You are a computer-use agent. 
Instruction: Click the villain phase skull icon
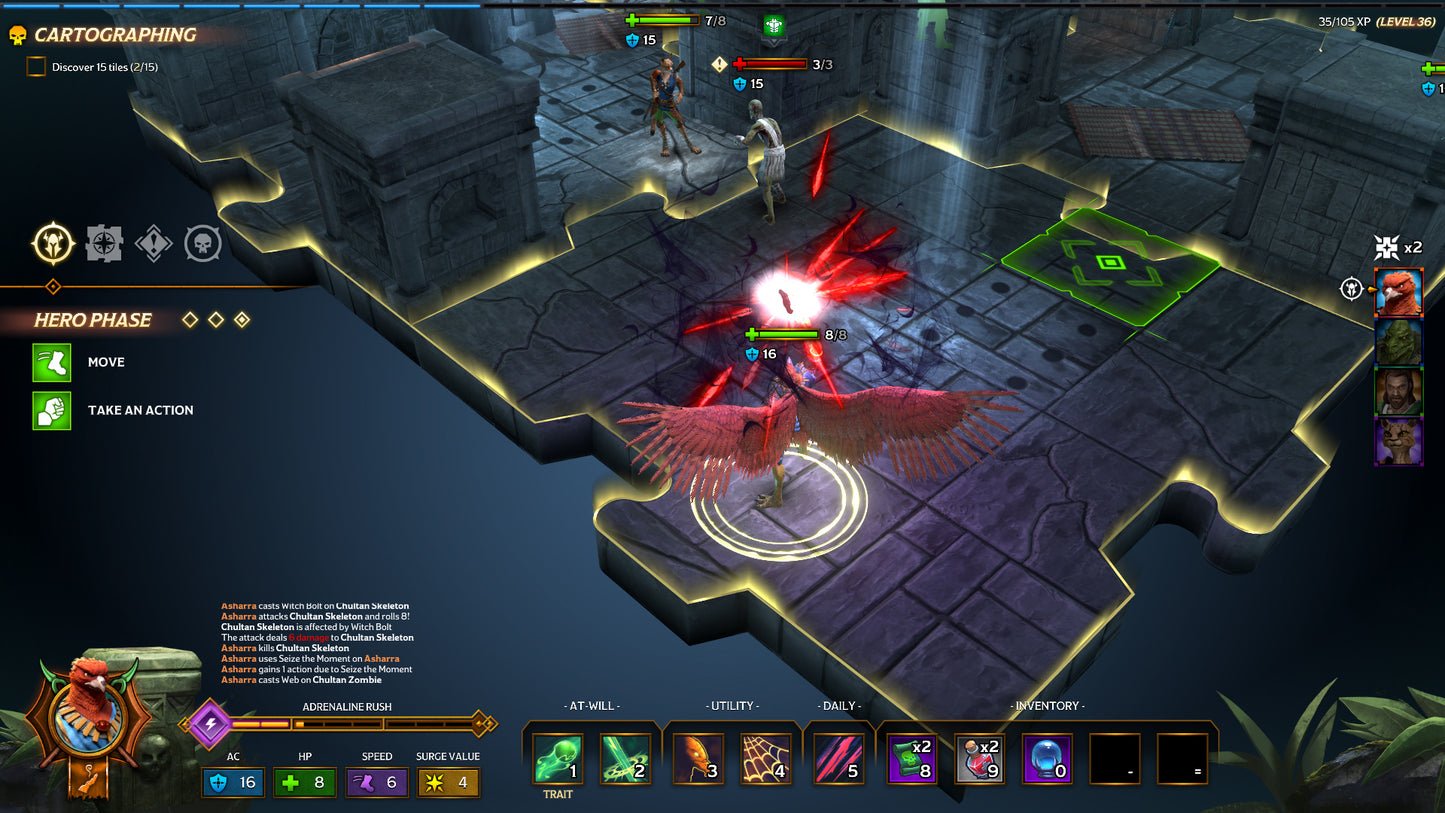coord(203,243)
